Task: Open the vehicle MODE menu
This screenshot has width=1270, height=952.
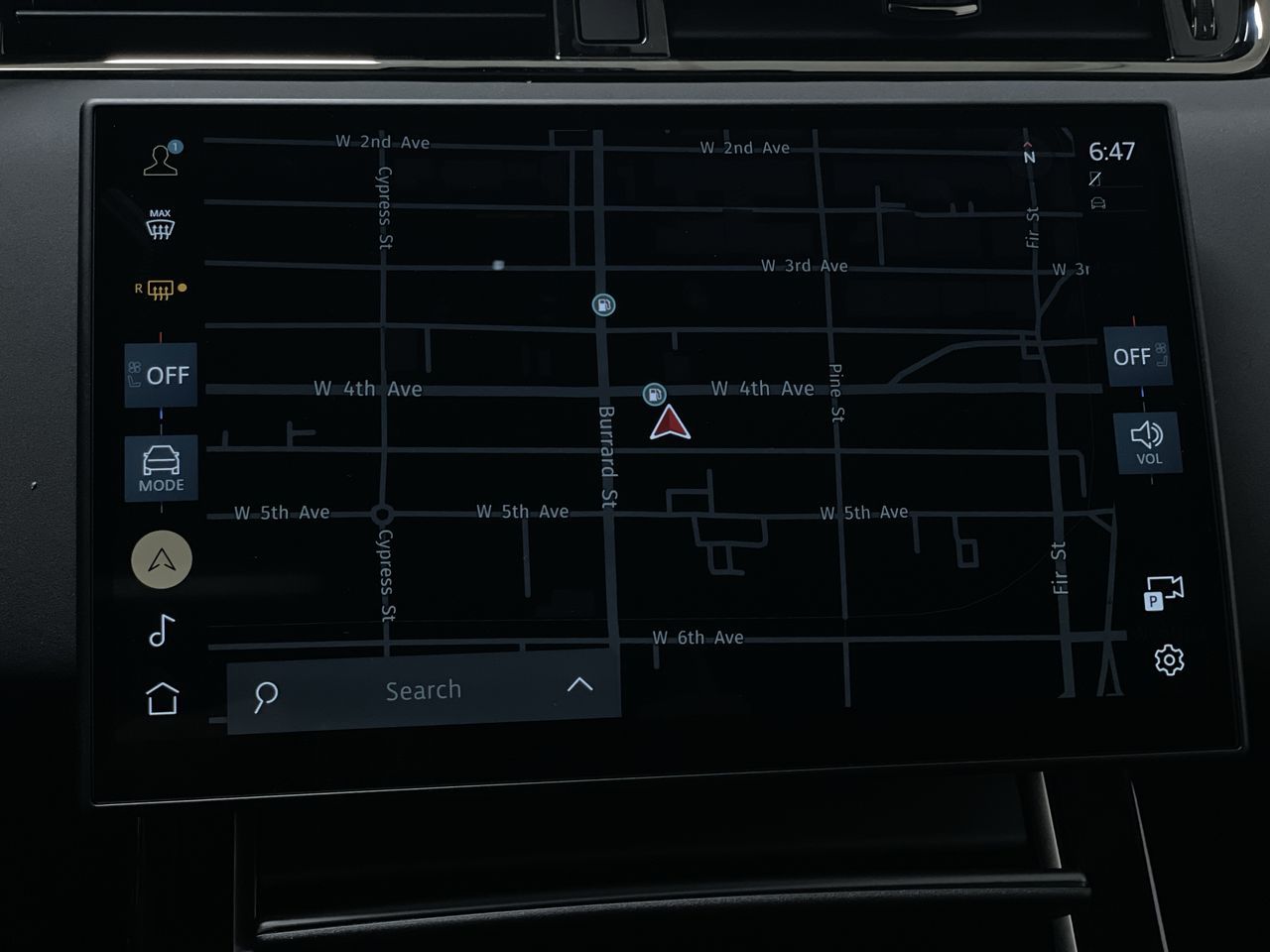Action: (x=161, y=468)
